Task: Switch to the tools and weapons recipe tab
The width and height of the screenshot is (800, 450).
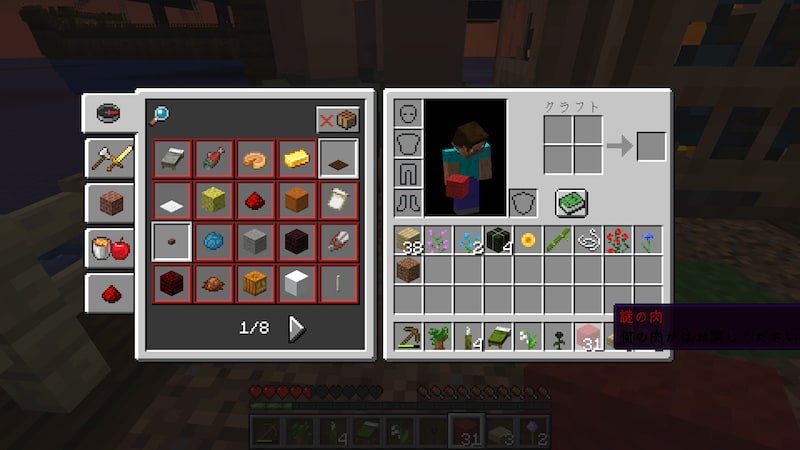Action: point(110,157)
